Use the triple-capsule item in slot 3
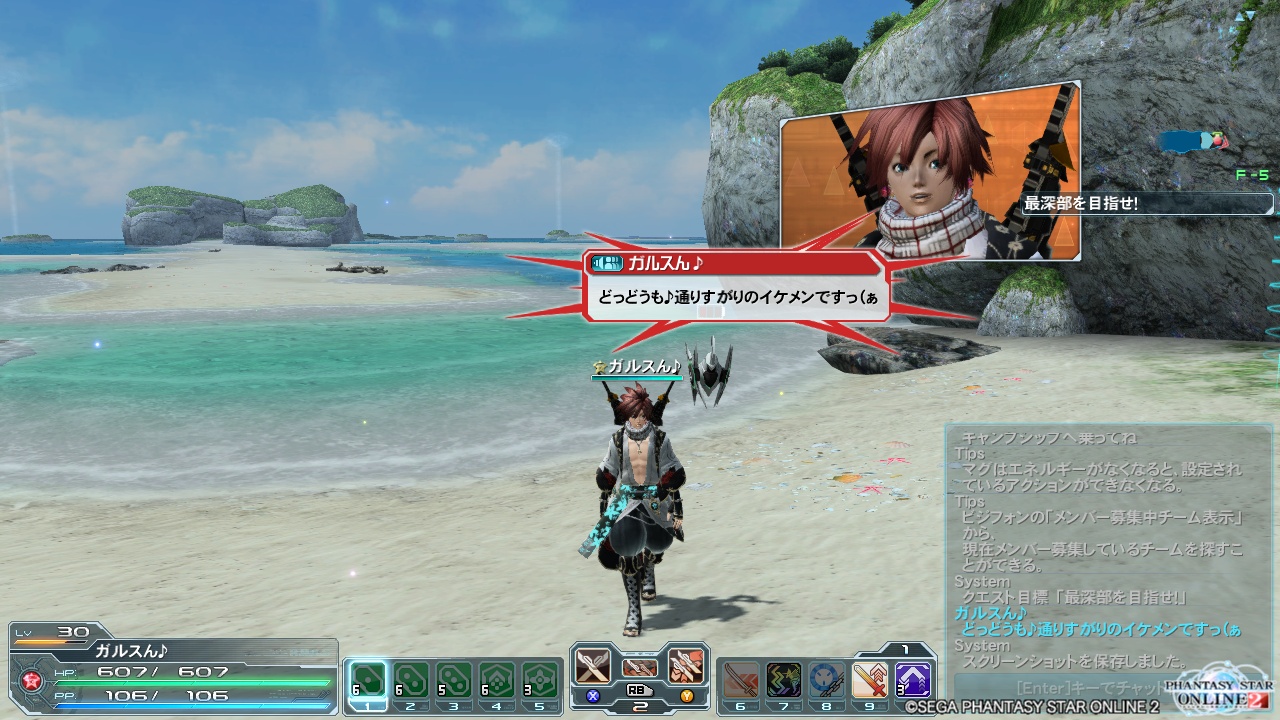Screen dimensions: 1280x720 pos(454,681)
